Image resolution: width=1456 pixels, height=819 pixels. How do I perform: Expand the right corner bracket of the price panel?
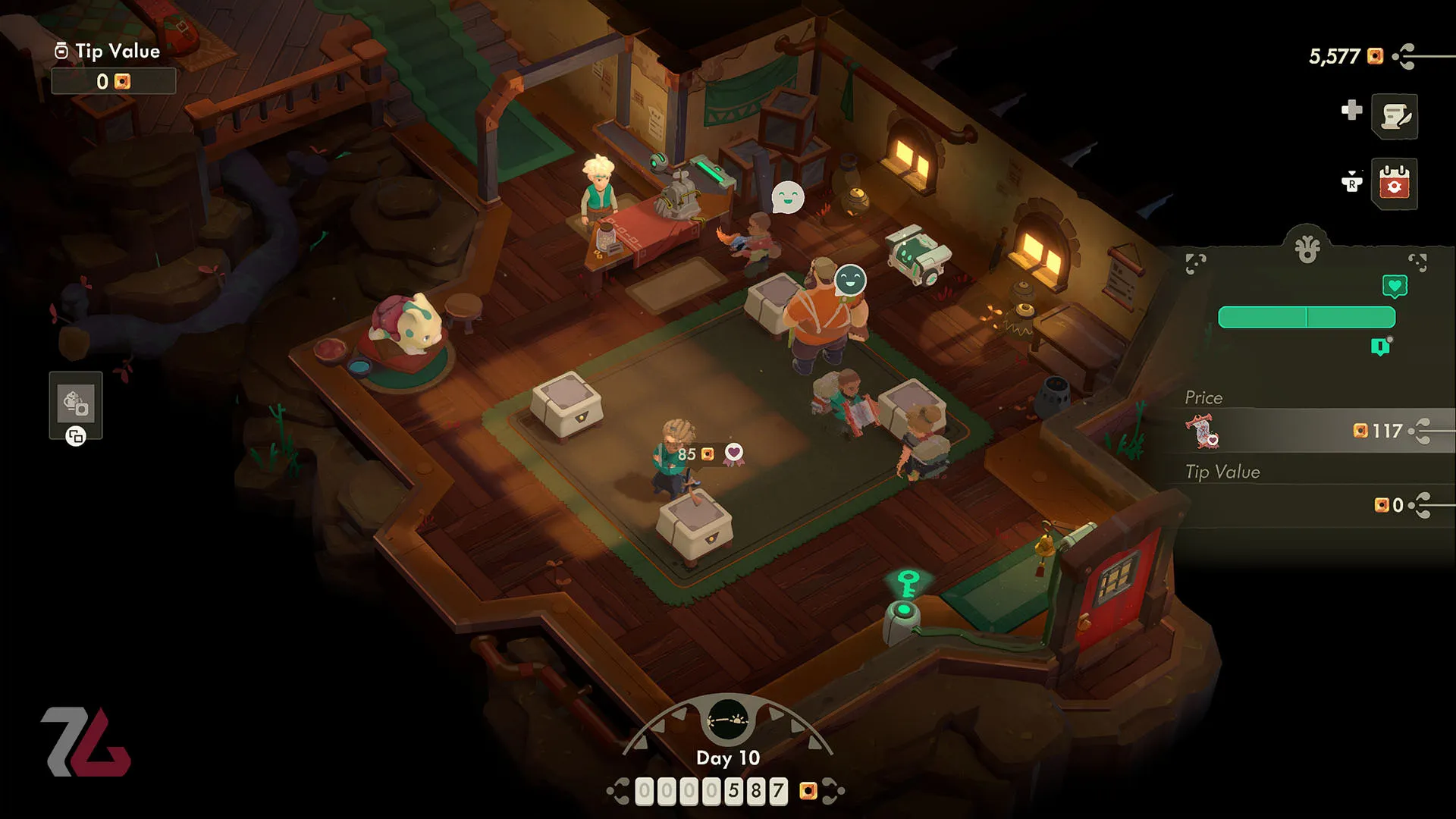pyautogui.click(x=1419, y=263)
